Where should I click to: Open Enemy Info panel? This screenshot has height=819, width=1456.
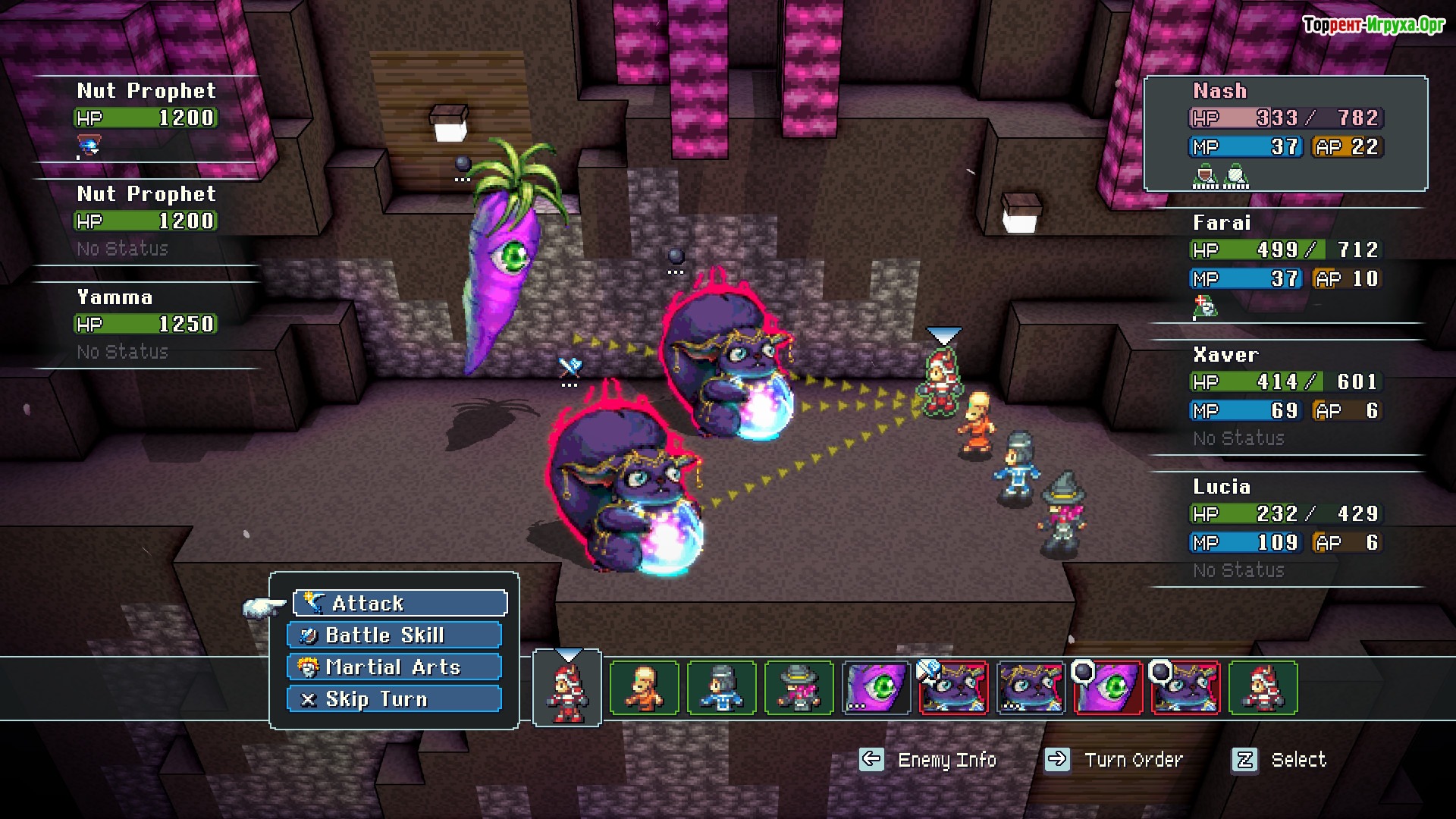click(x=928, y=760)
